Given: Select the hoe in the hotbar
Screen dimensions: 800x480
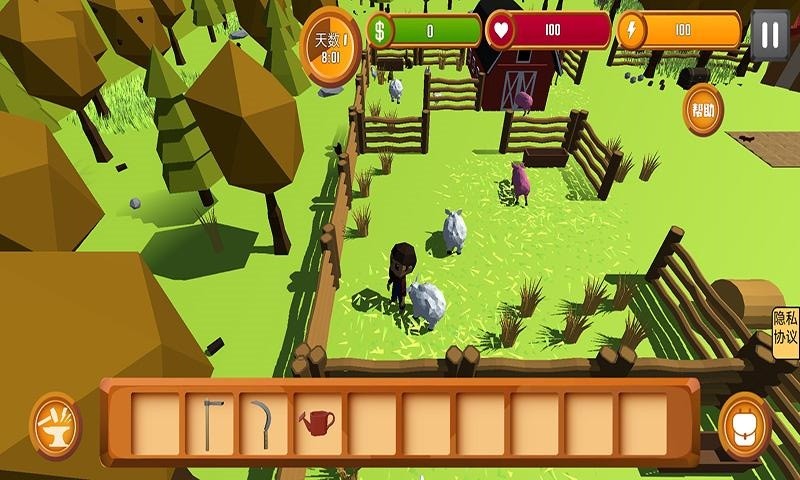Looking at the screenshot, I should 209,423.
